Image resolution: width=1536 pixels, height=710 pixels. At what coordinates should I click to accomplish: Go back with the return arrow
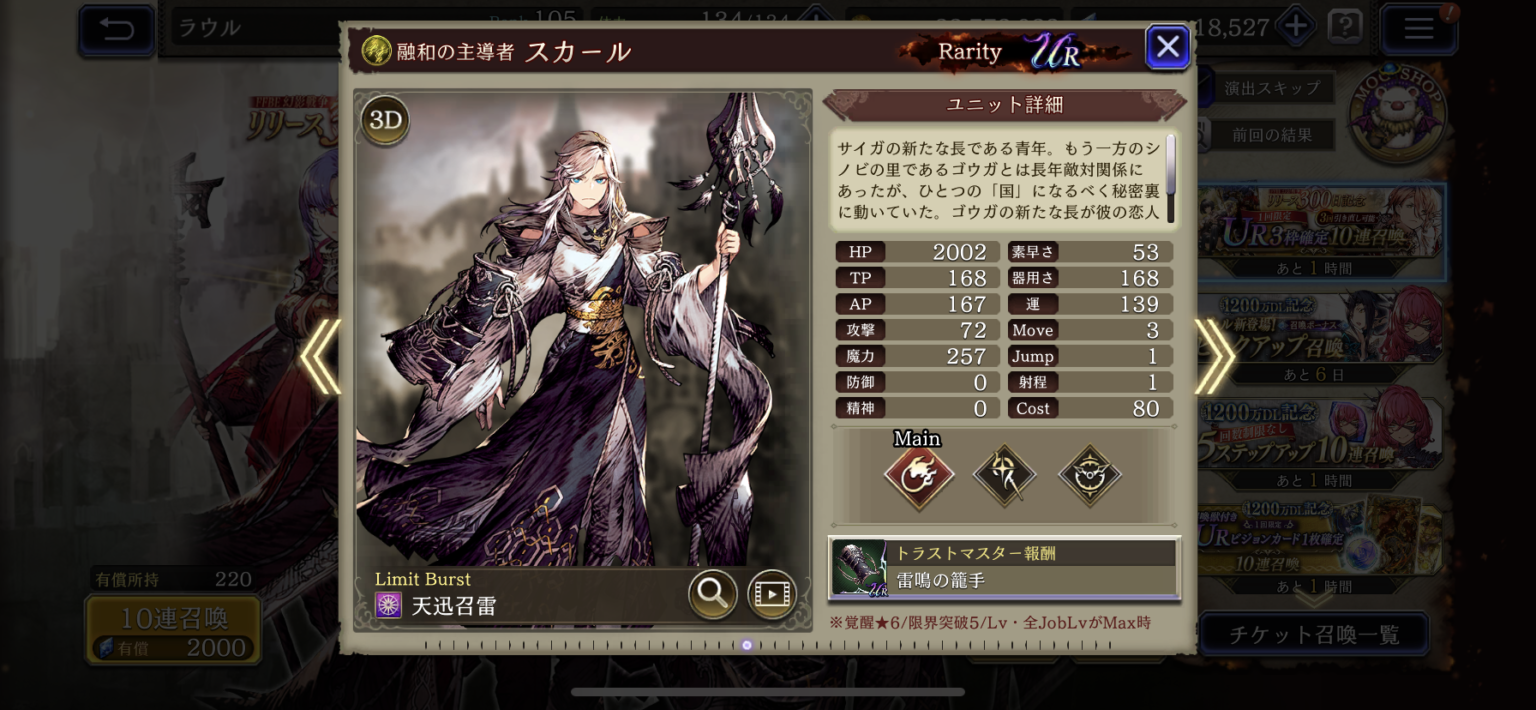117,29
